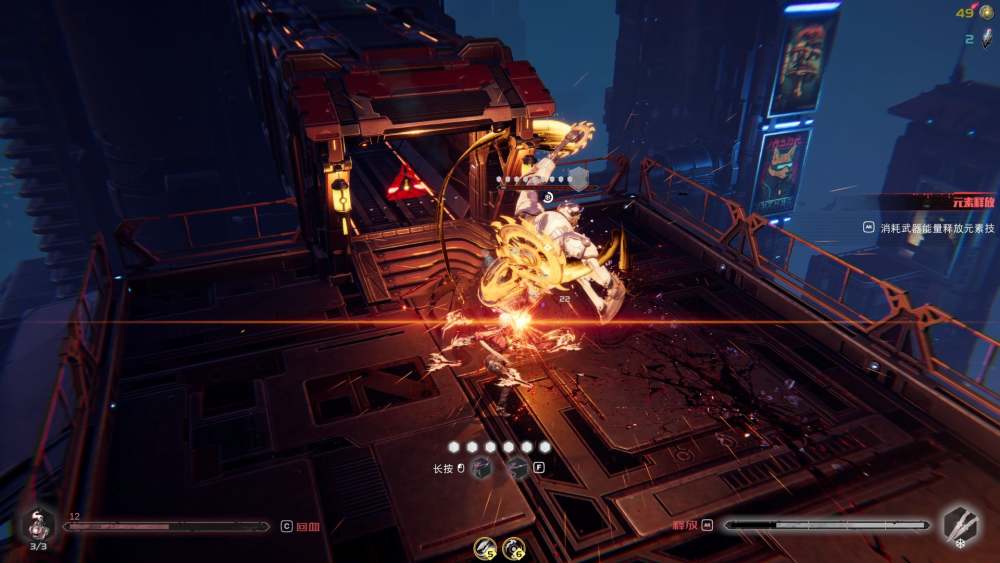Image resolution: width=1000 pixels, height=563 pixels.
Task: Select the gun item icon beside F
Action: 518,468
